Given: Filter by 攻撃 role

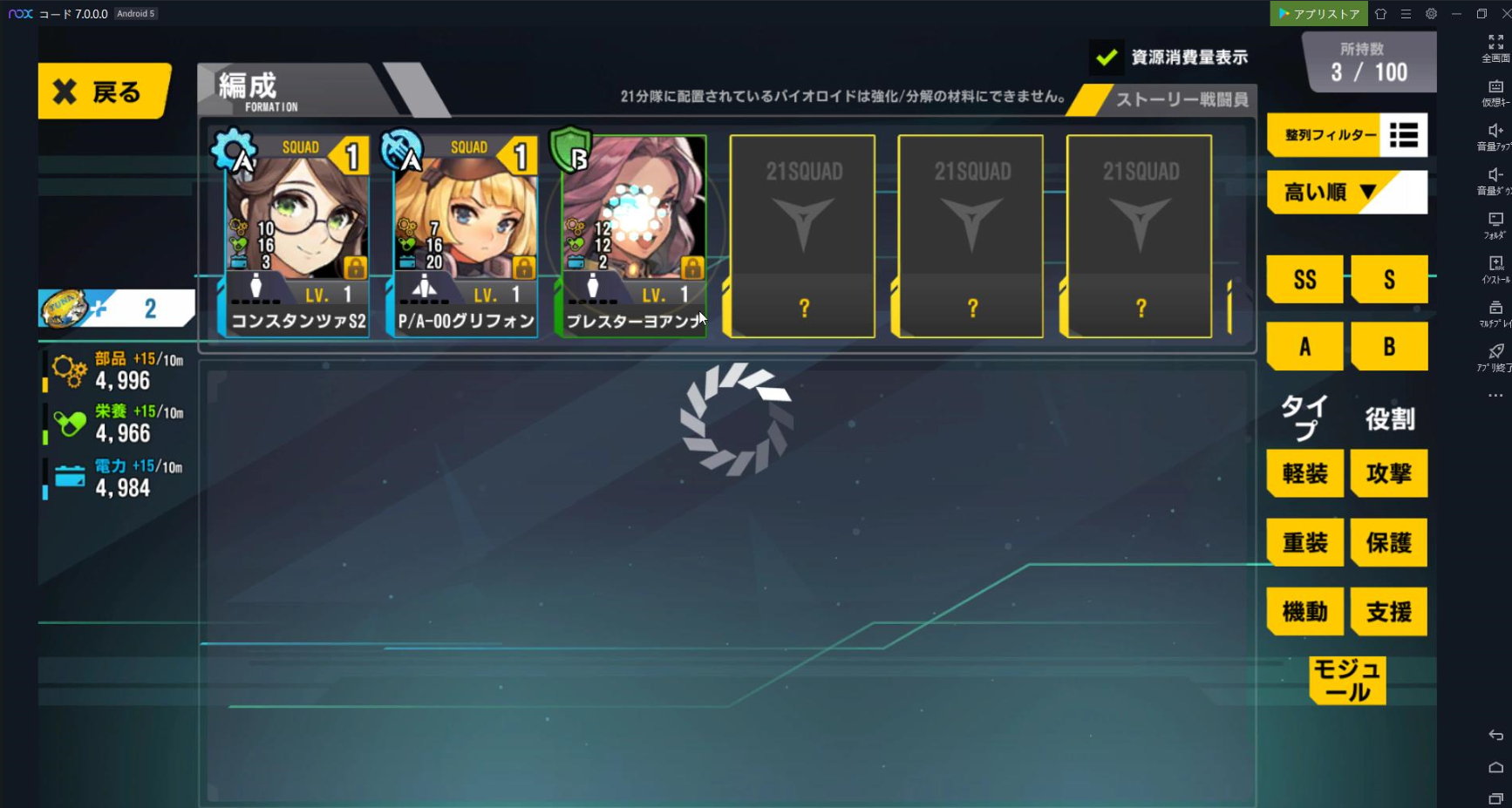Looking at the screenshot, I should point(1388,473).
